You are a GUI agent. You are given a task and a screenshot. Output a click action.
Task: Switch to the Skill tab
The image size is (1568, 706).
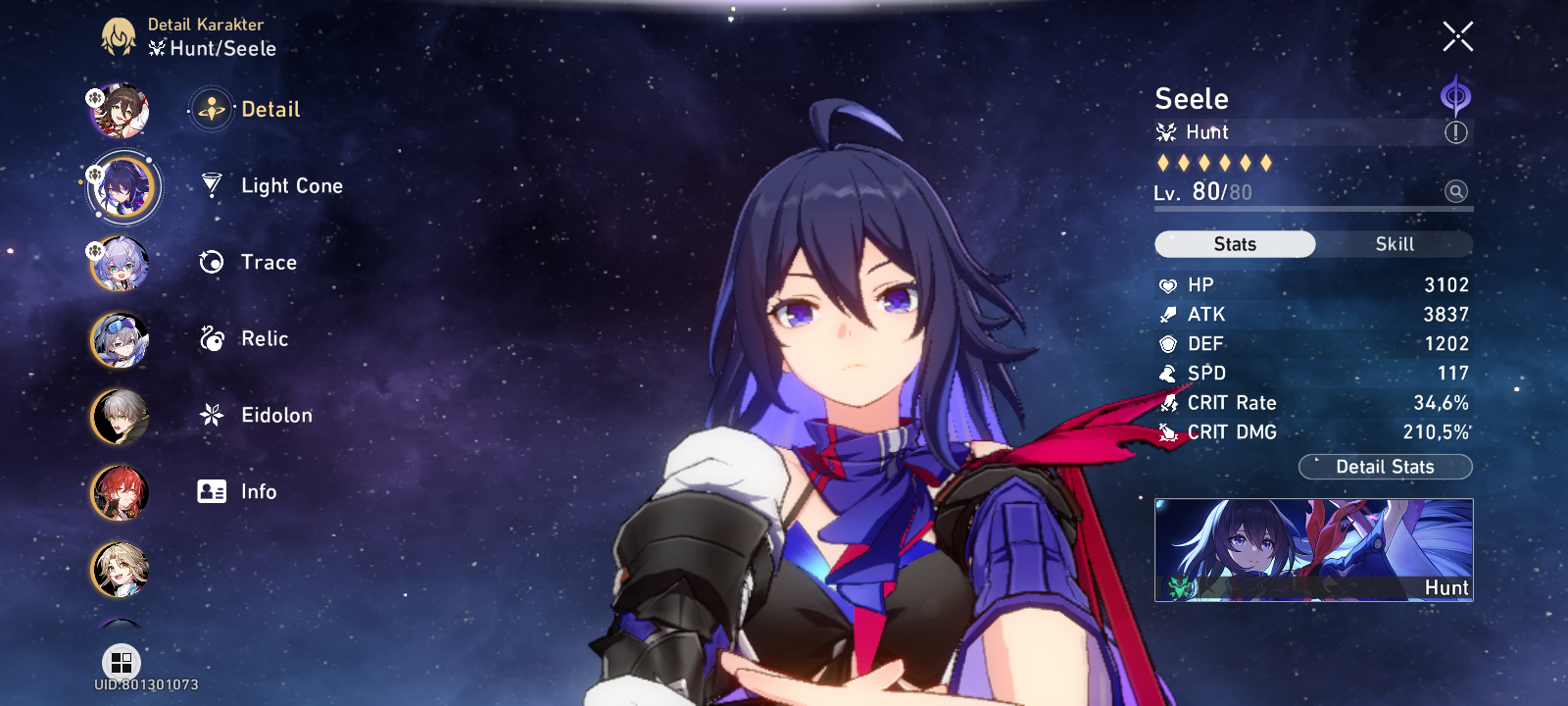1393,243
